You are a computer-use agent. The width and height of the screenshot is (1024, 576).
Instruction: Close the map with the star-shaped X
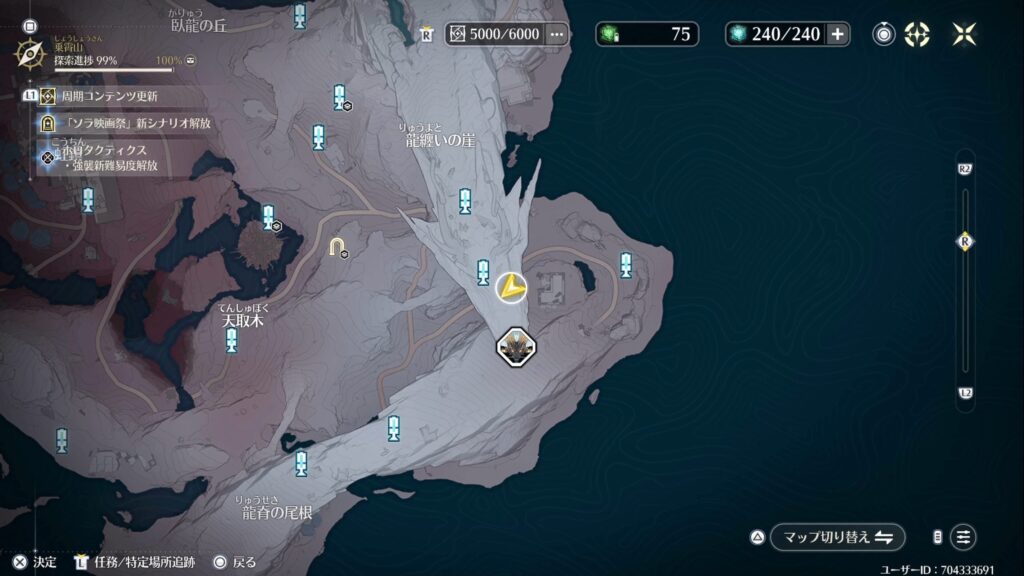(964, 34)
